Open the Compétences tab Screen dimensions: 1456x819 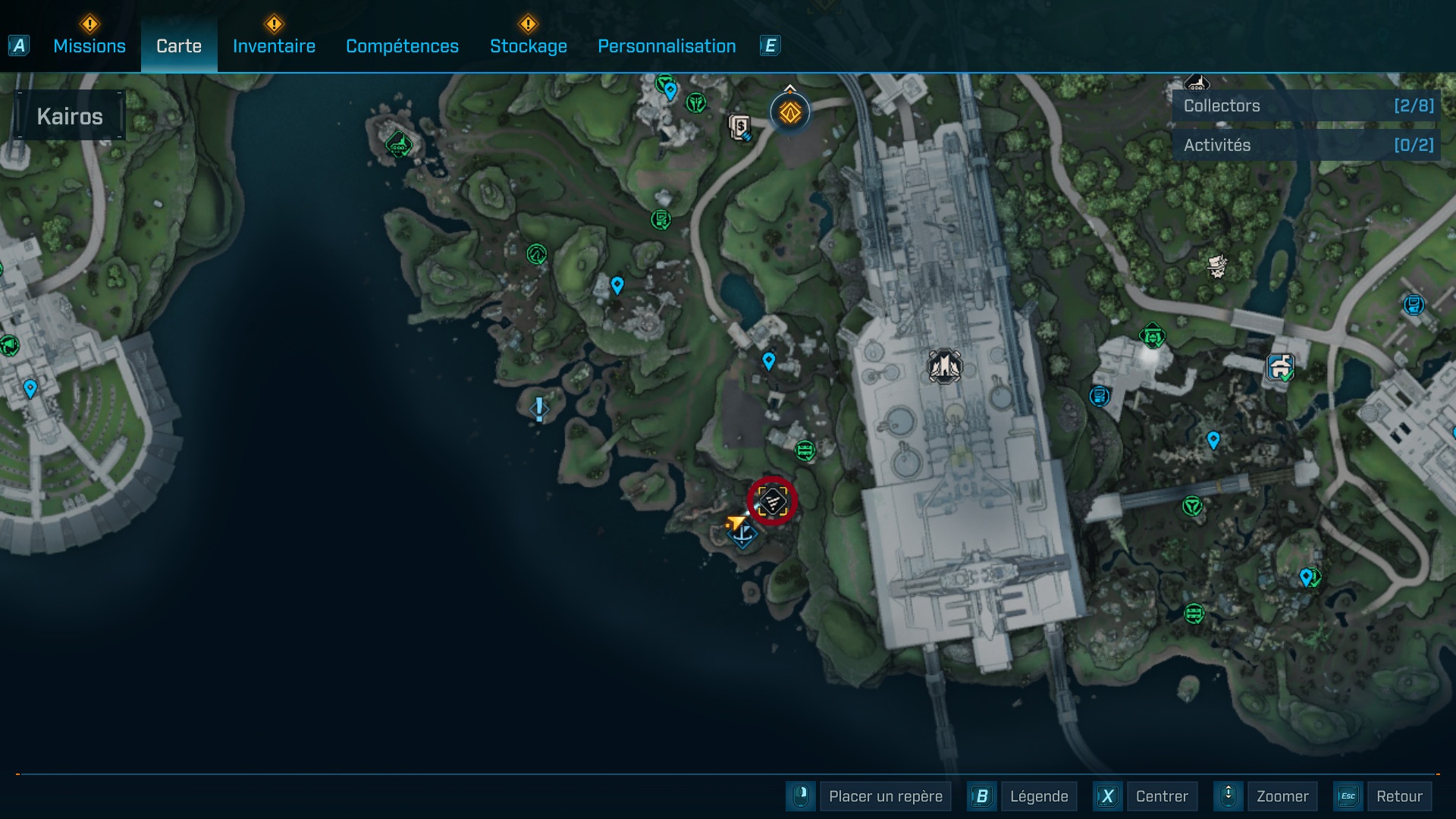(402, 45)
